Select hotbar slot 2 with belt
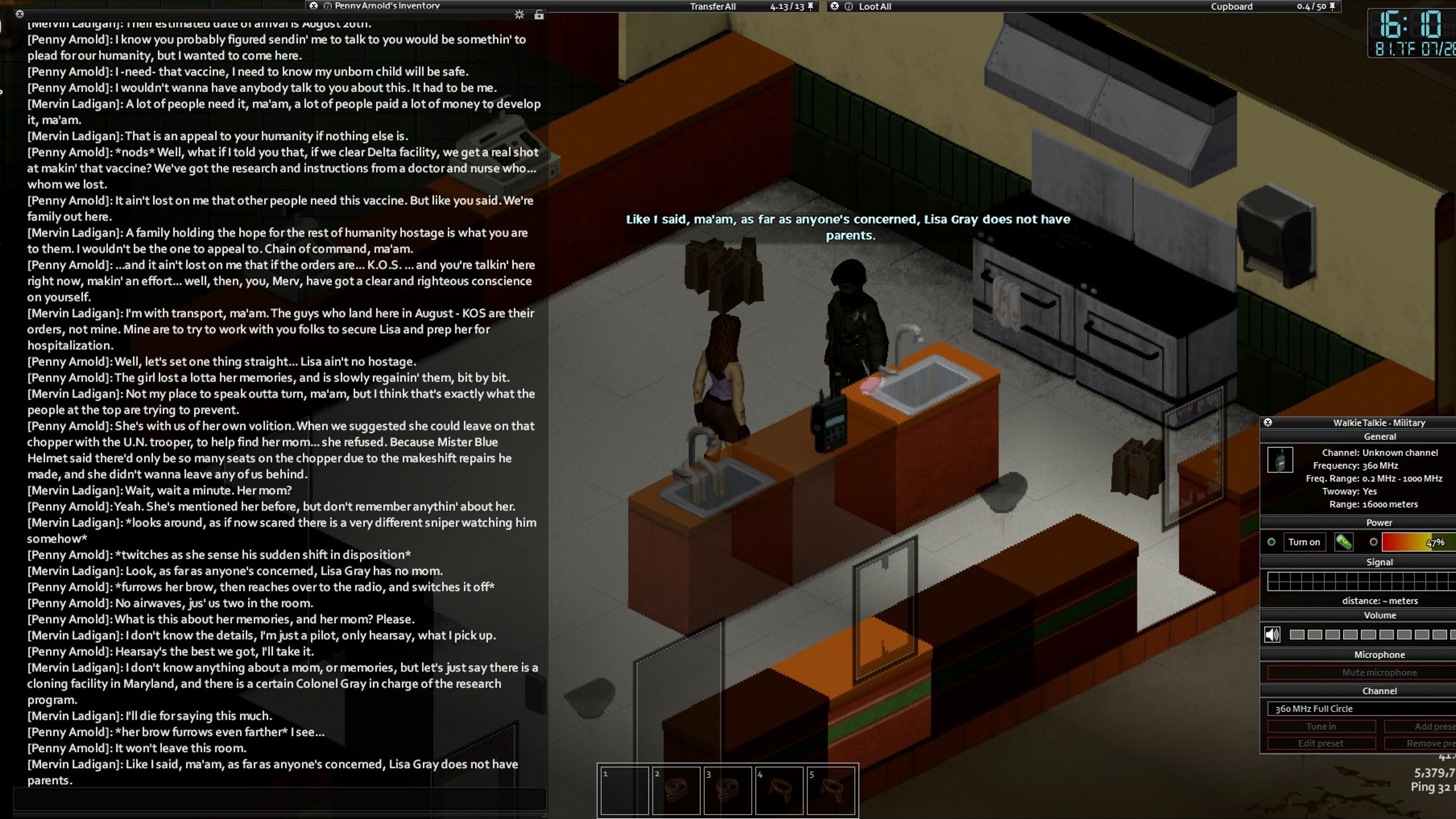The height and width of the screenshot is (819, 1456). pos(676,790)
